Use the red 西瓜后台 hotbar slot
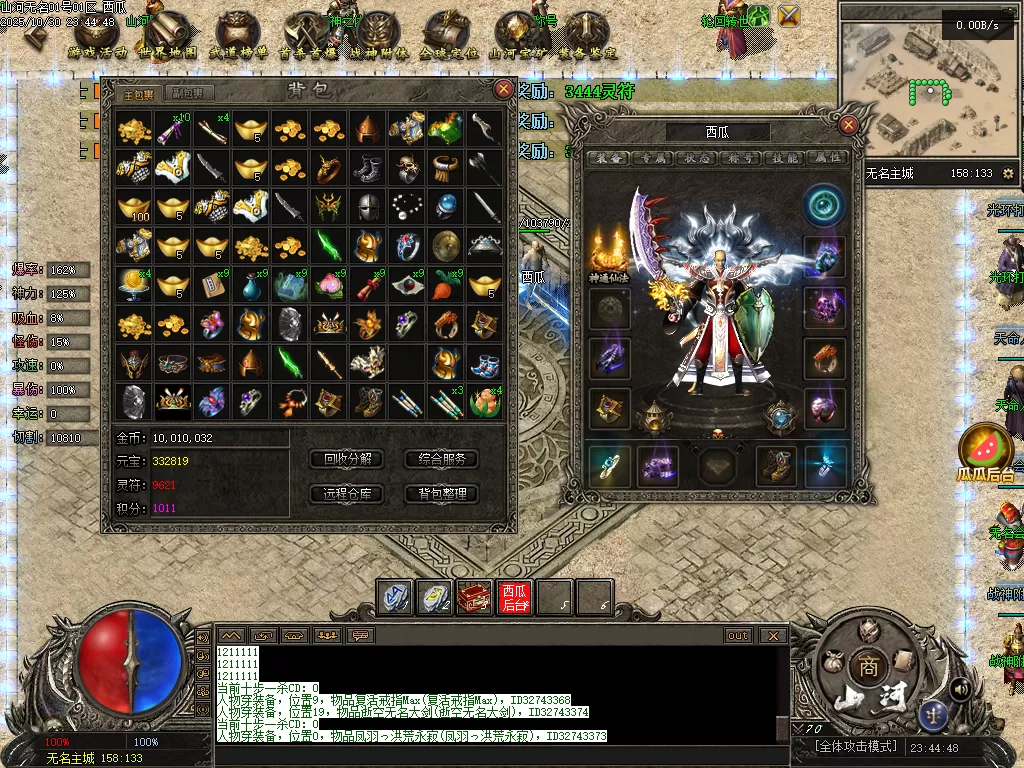Screen dimensions: 1024x768 click(515, 597)
